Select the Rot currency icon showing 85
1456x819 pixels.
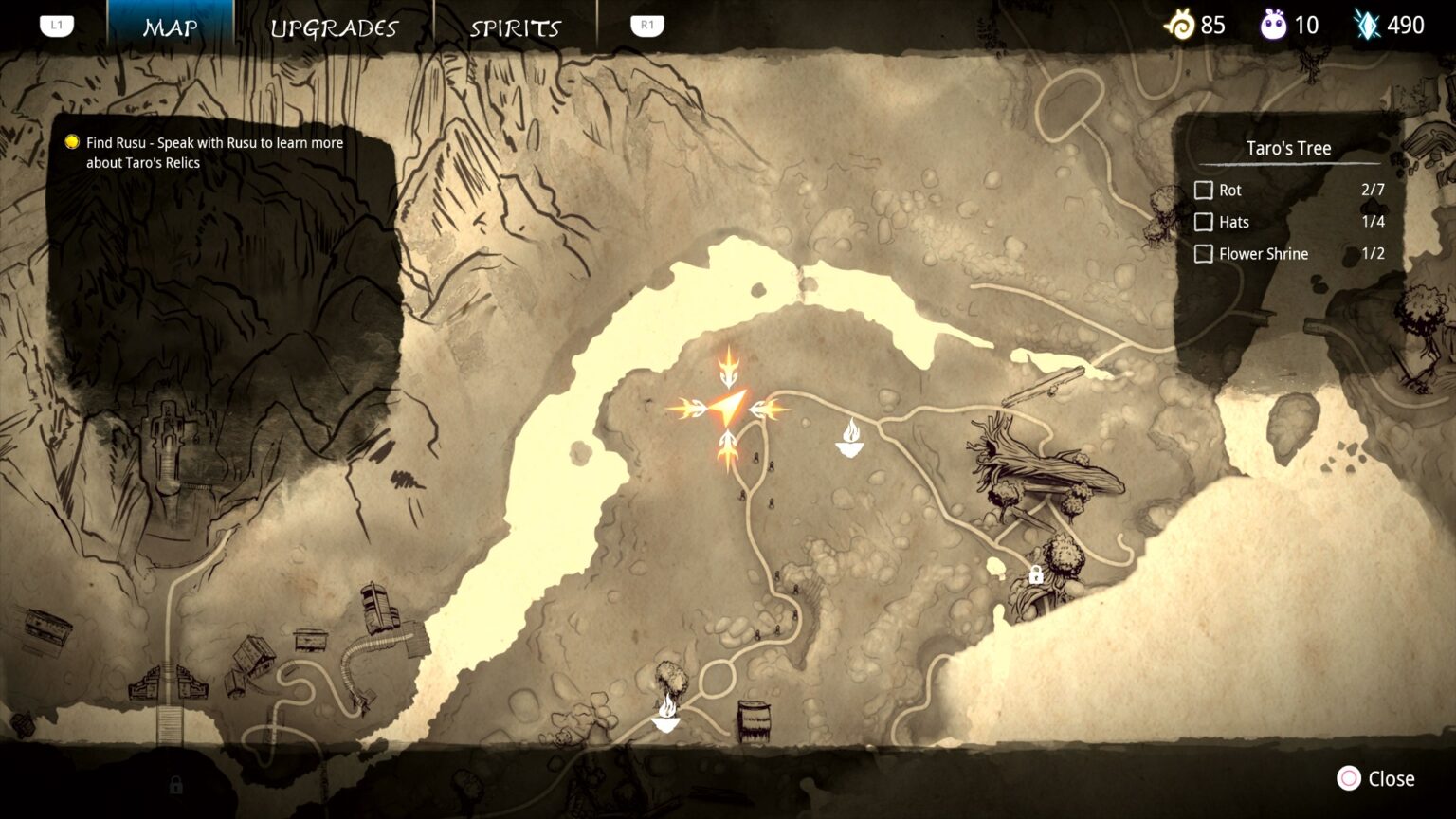coord(1180,25)
